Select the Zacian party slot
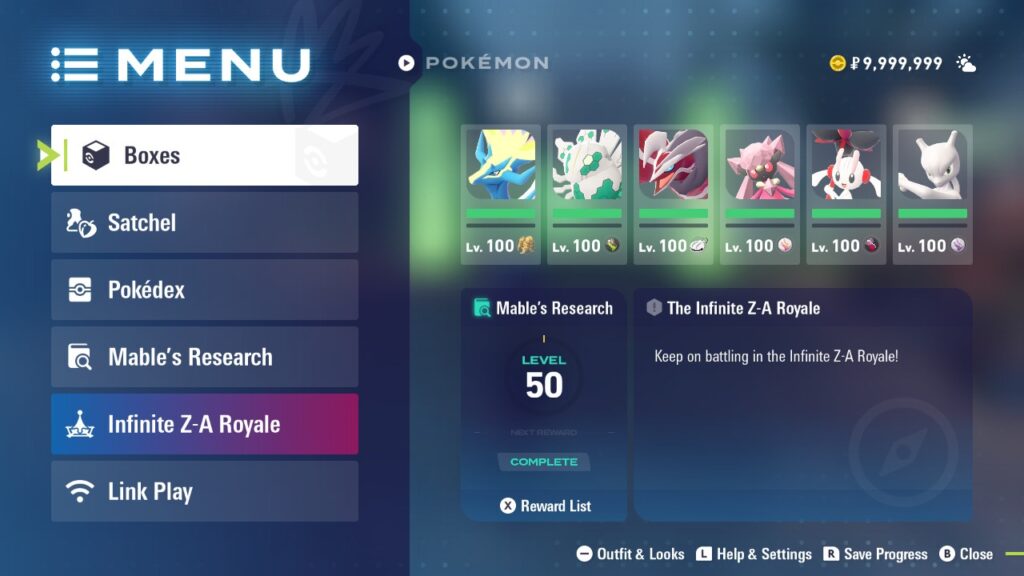1024x576 pixels. (x=500, y=194)
